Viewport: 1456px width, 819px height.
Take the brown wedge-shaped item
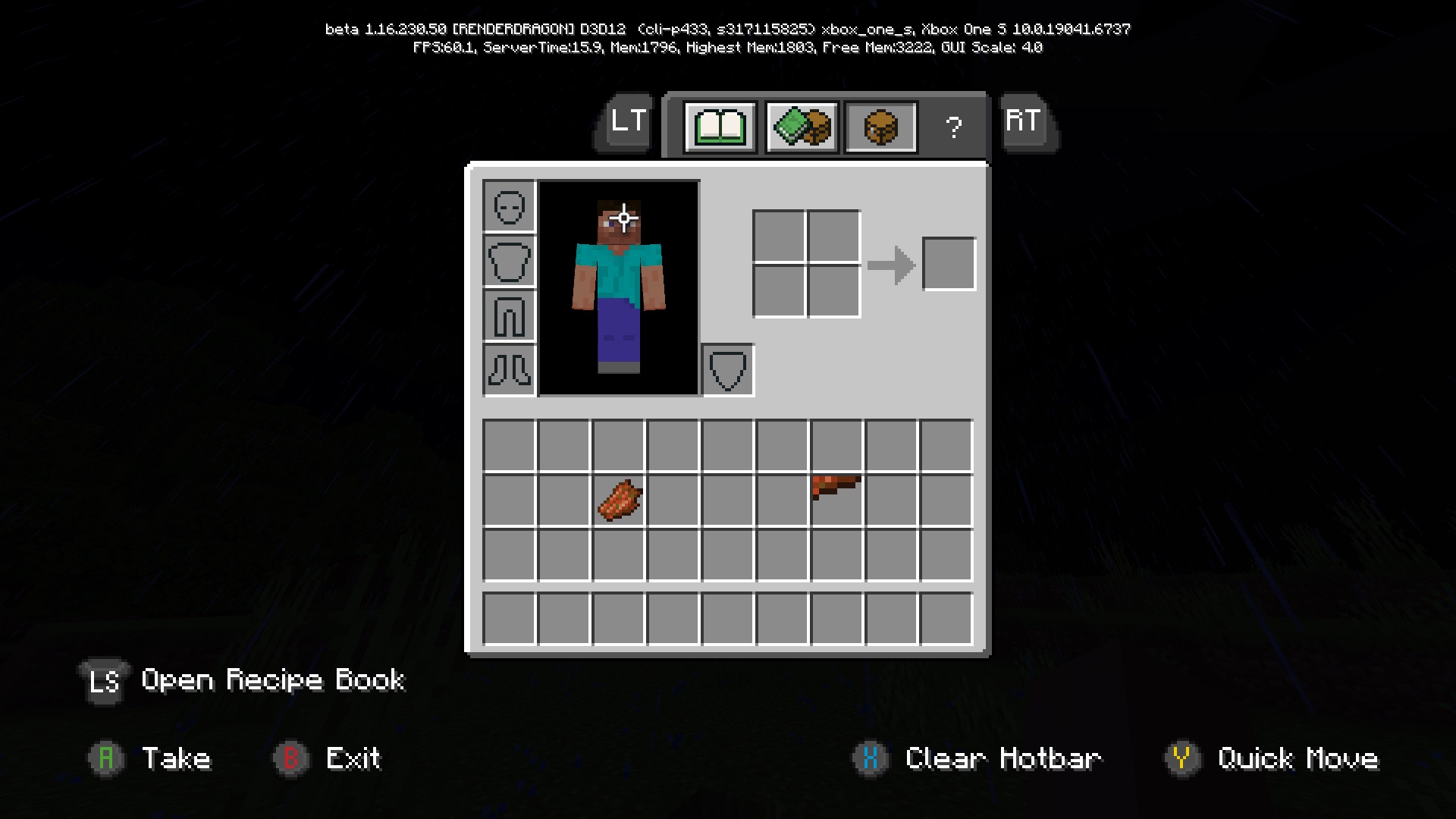point(836,487)
